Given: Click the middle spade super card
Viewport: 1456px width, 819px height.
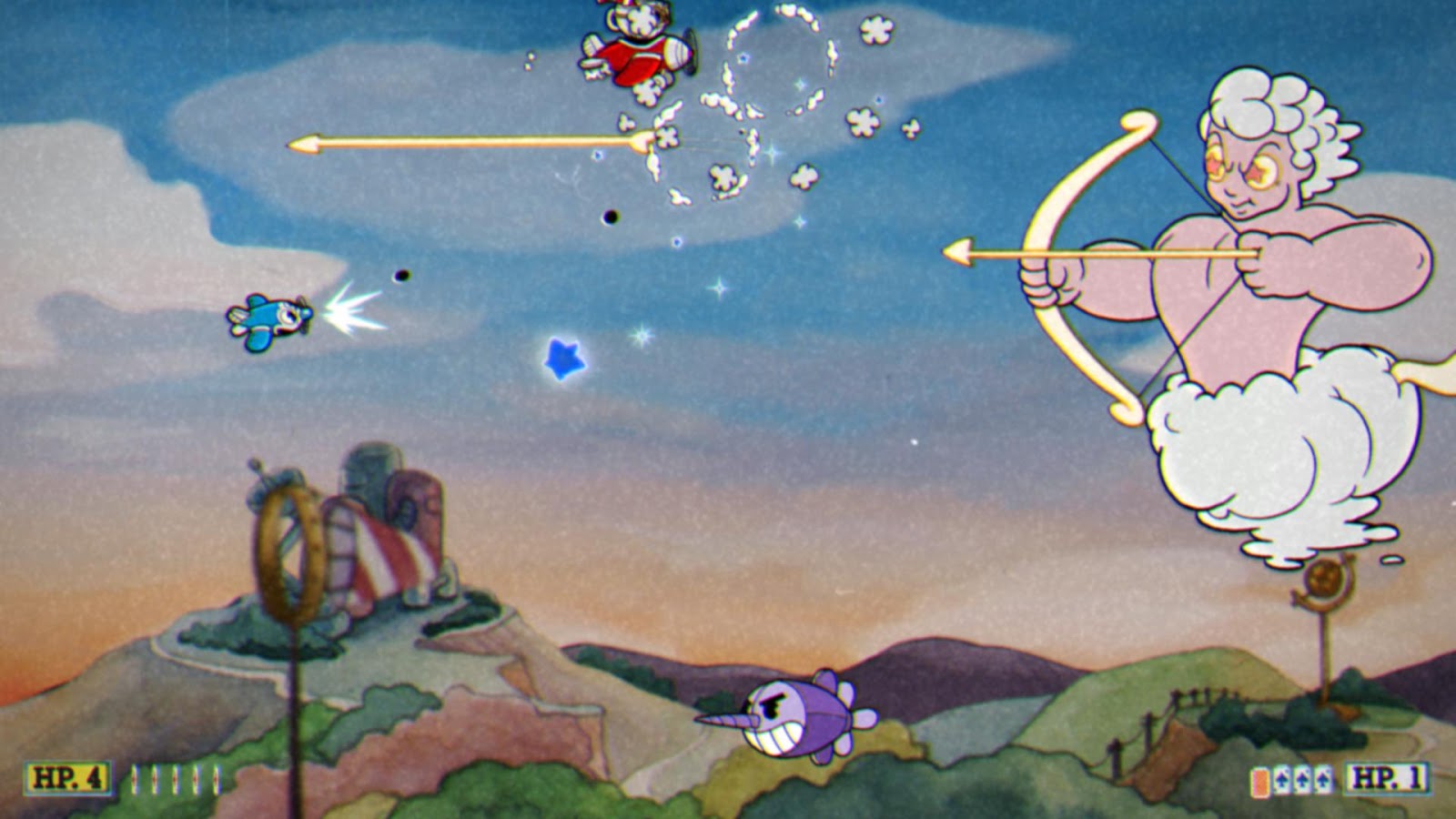Looking at the screenshot, I should point(1303,779).
